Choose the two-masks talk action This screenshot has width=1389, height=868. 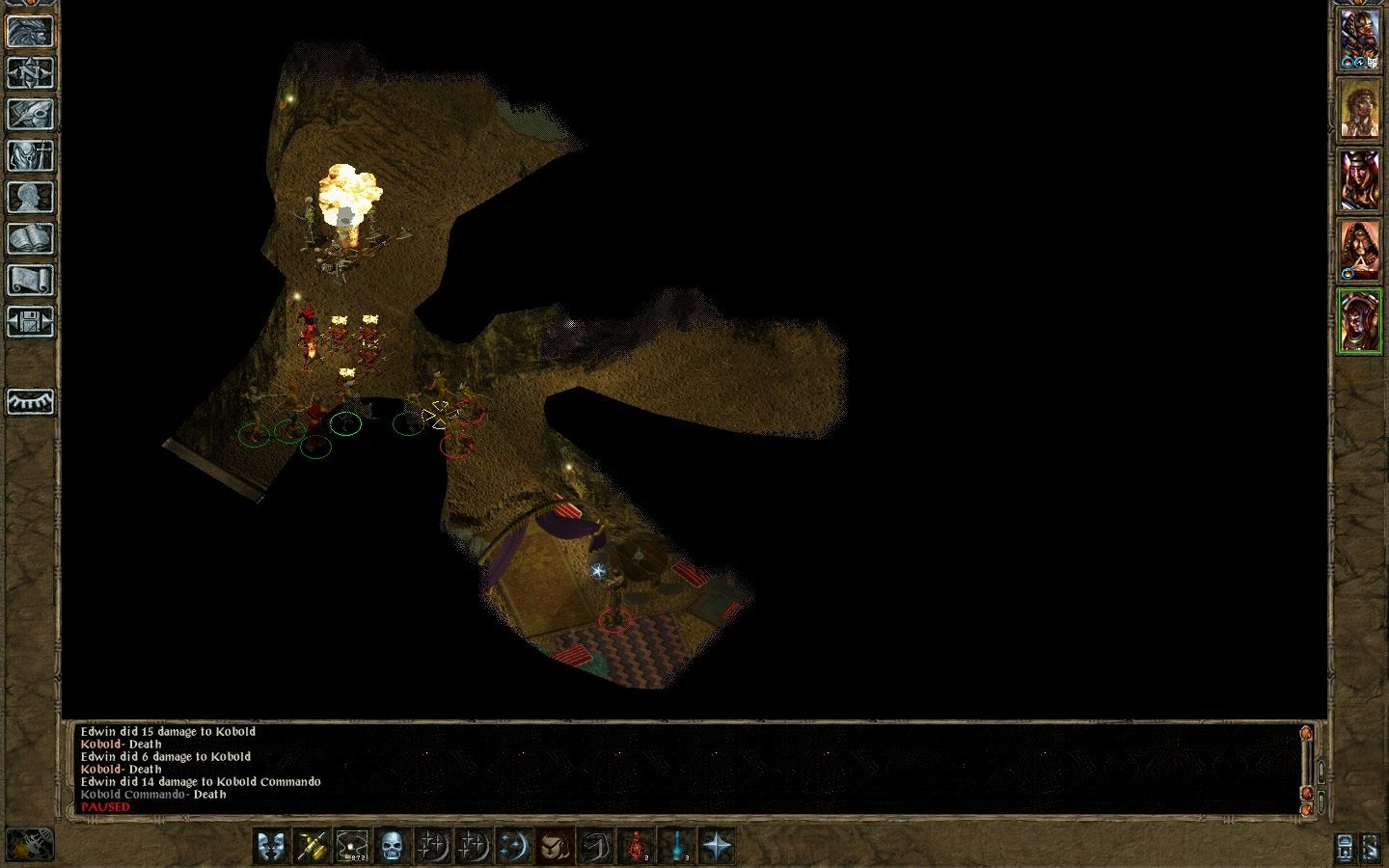tap(271, 847)
